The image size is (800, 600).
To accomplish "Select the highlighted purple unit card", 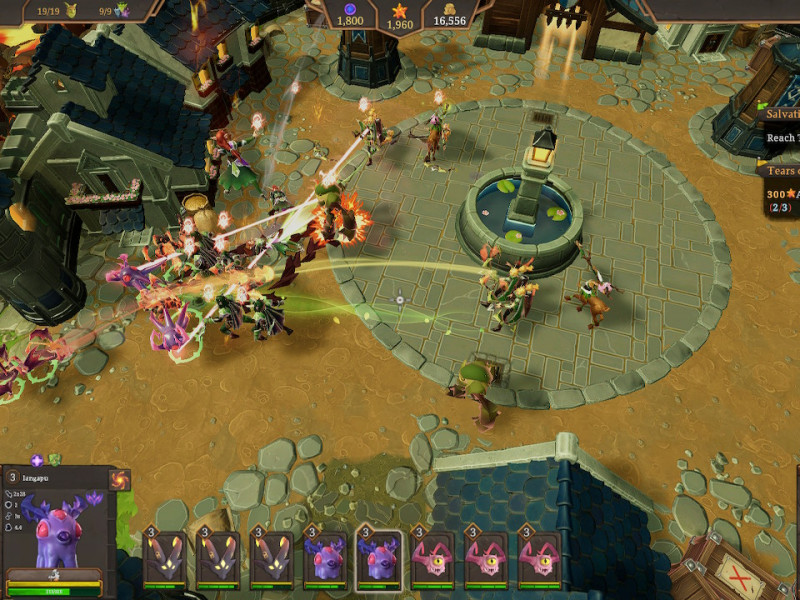I will coord(379,558).
